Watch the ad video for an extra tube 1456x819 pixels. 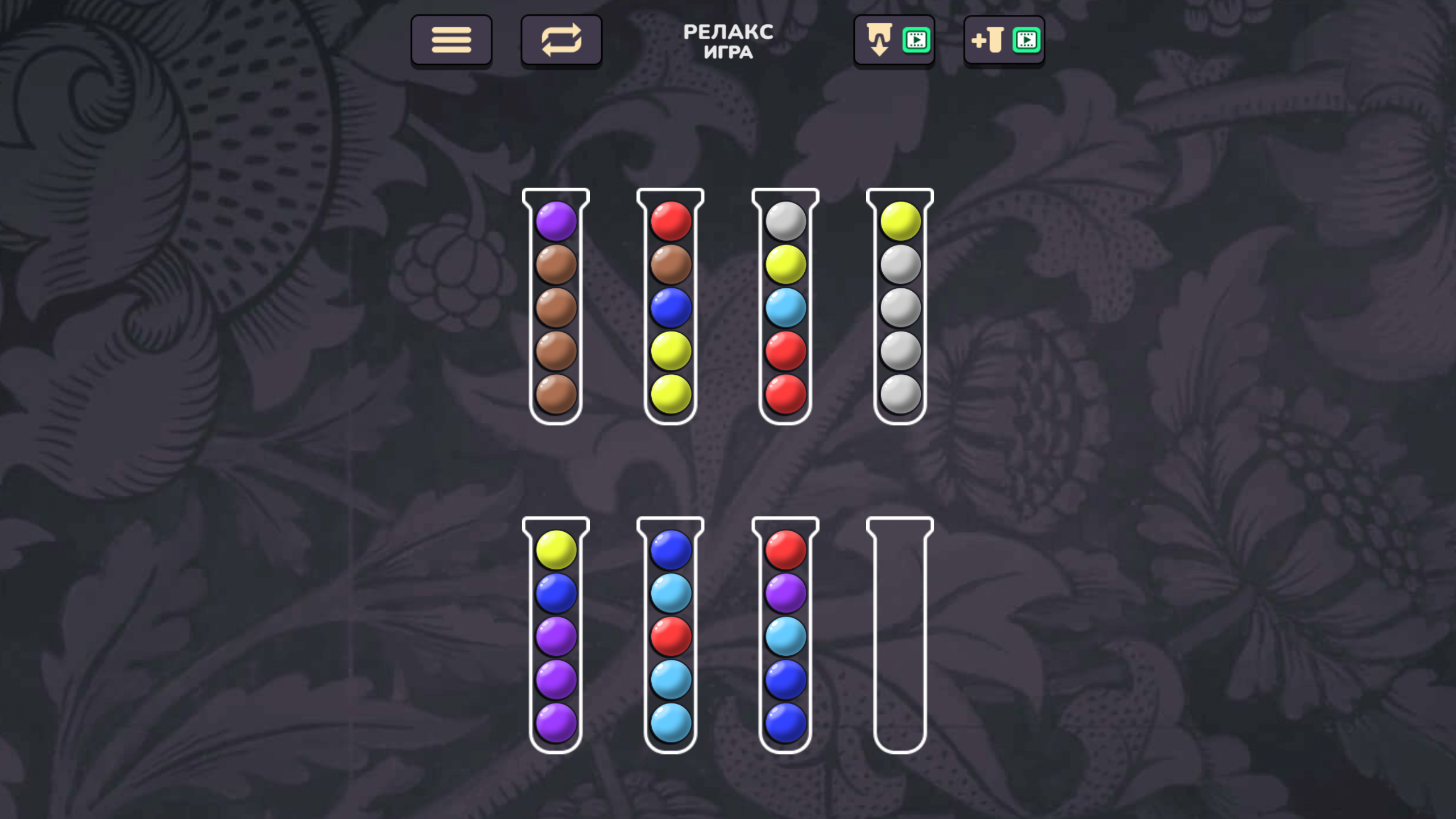pyautogui.click(x=1024, y=39)
